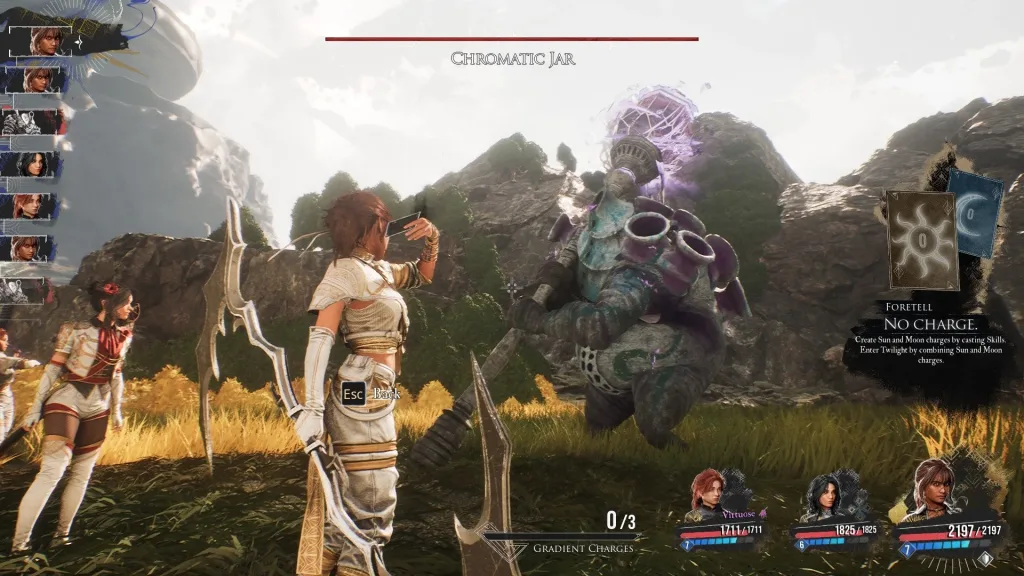Choose Lune's black-haired portrait in the party panel
Screen dimensions: 1024x576
(826, 494)
